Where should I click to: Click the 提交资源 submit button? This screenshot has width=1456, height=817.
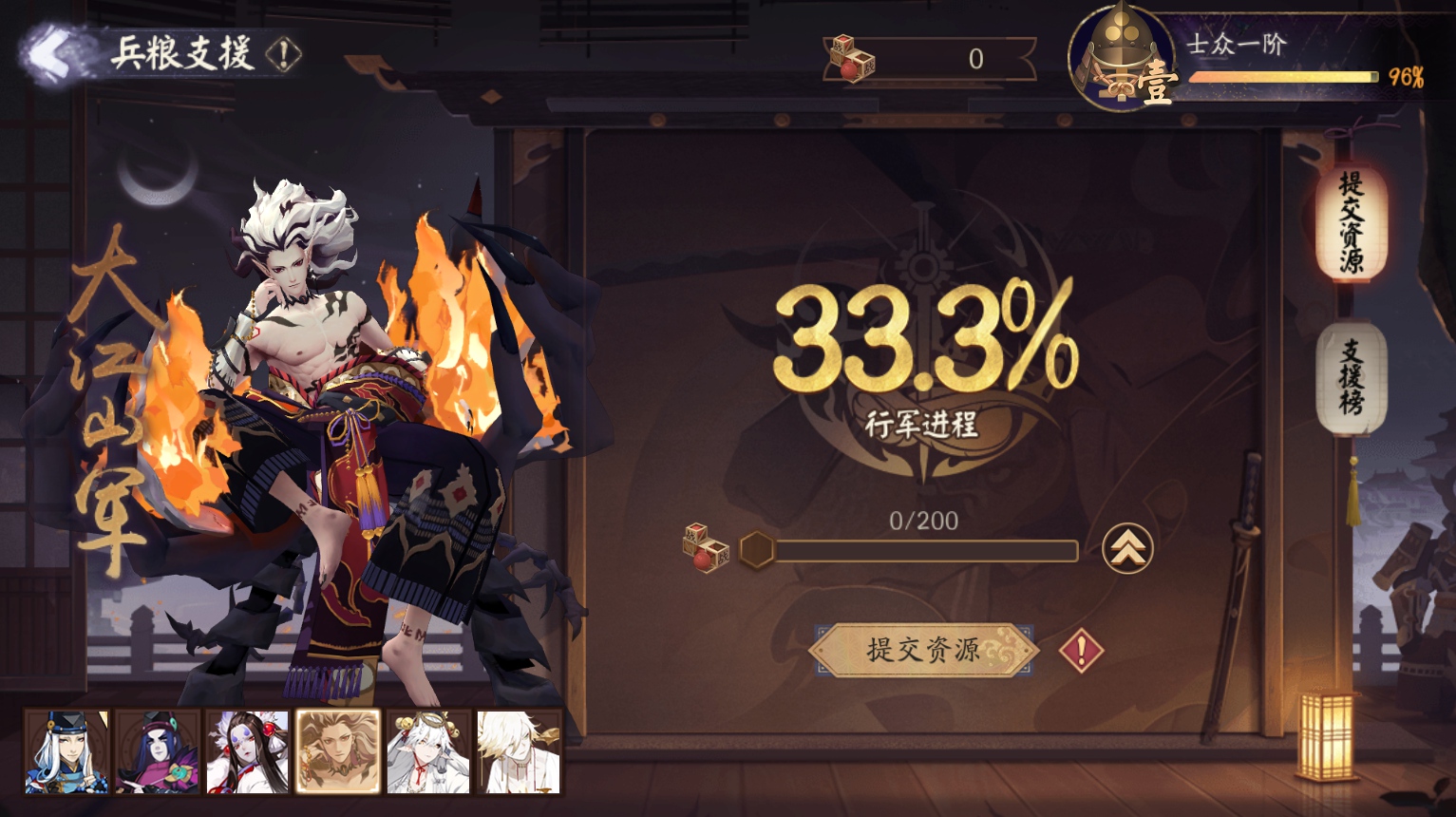[922, 650]
